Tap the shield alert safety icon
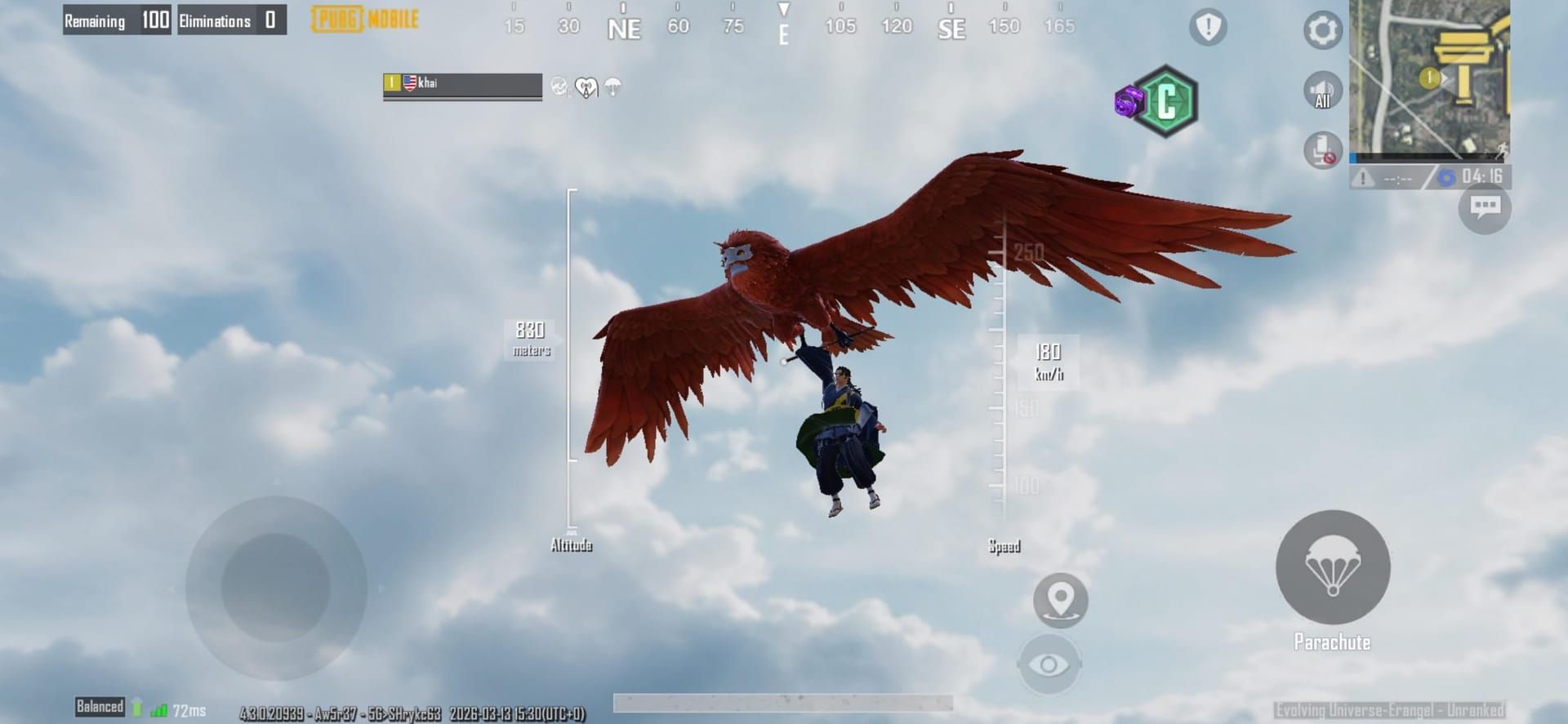1568x724 pixels. point(1206,27)
